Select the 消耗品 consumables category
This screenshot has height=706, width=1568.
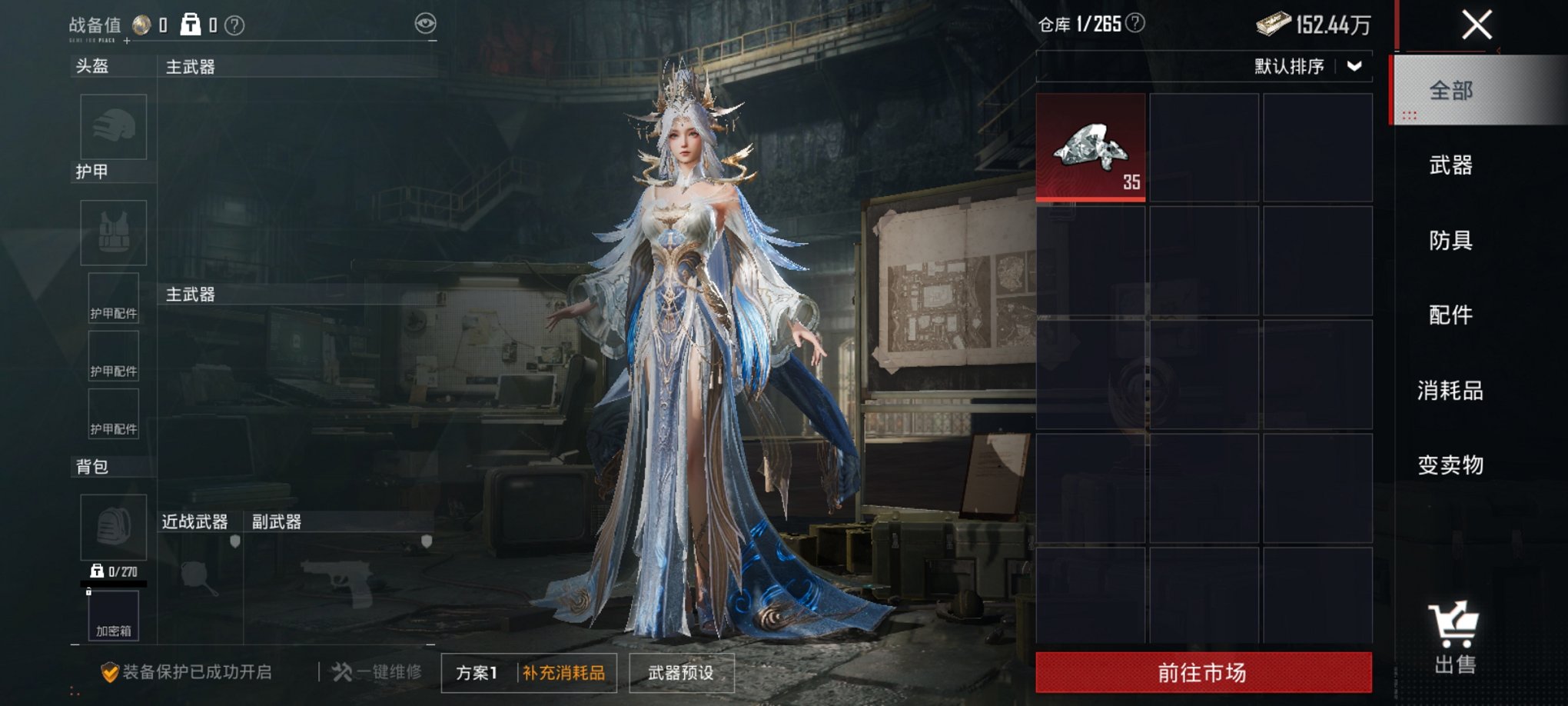1452,390
